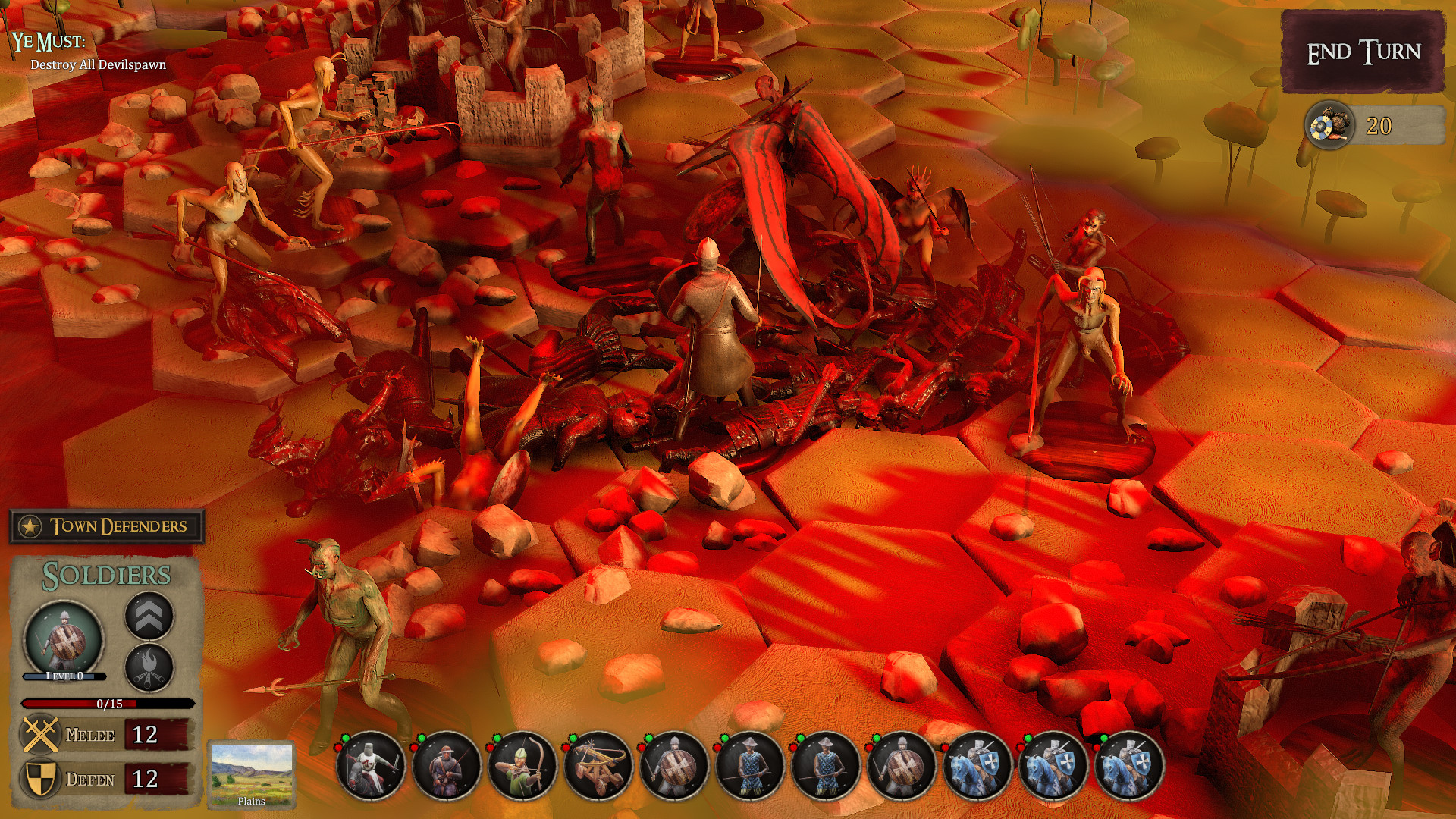The image size is (1456, 819).
Task: Activate the double-chevron upgrade icon
Action: (x=149, y=616)
